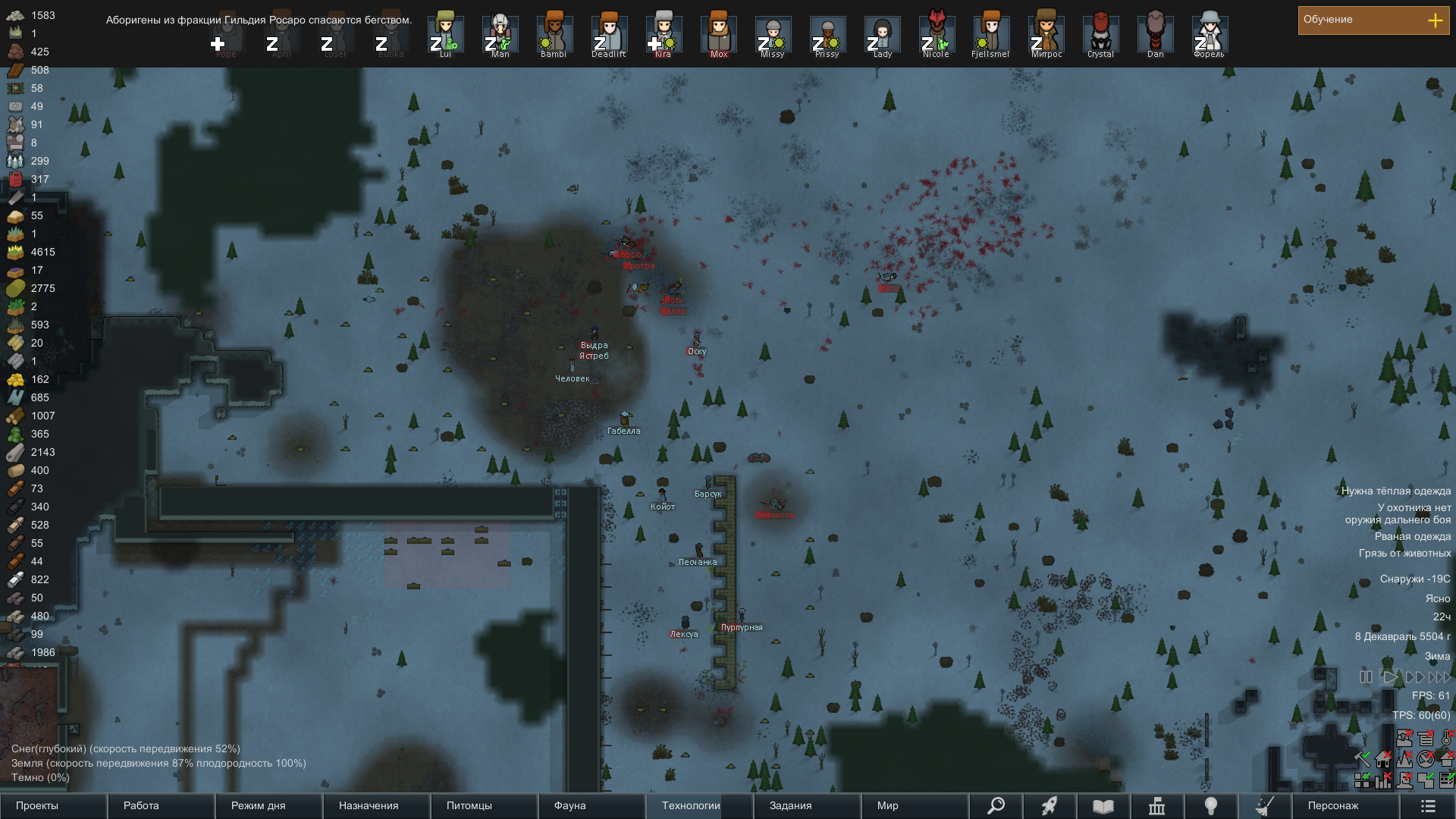Click the 'Рваная одежда' alert

(x=1412, y=537)
